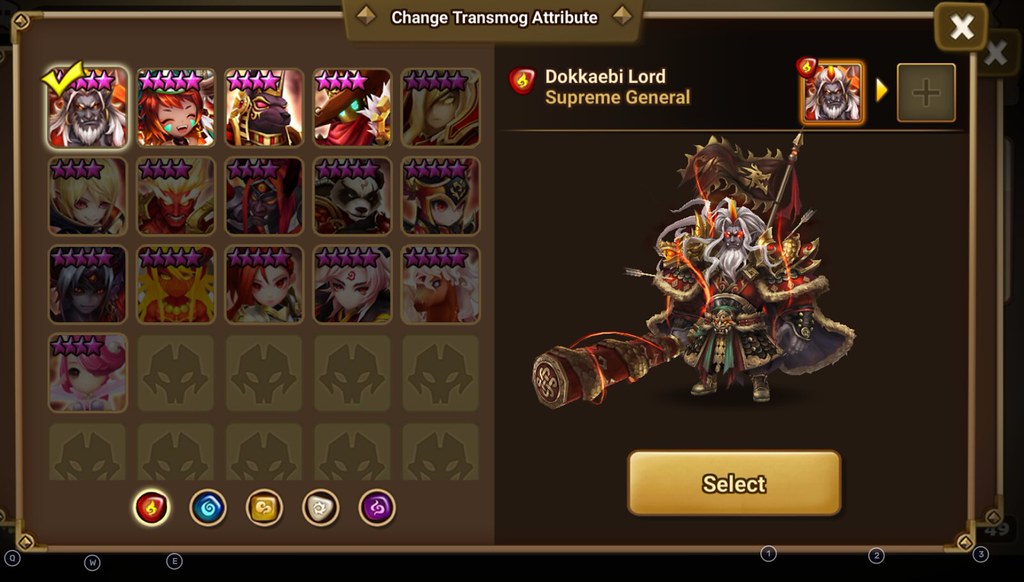Viewport: 1024px width, 582px height.
Task: Click the Dokkaebi Lord source portrait icon
Action: coord(832,93)
